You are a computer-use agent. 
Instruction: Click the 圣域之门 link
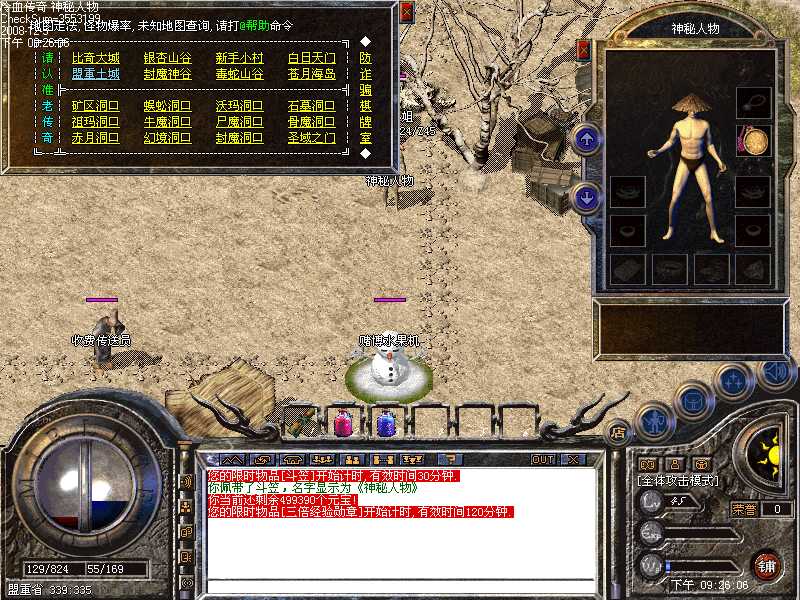pyautogui.click(x=312, y=138)
